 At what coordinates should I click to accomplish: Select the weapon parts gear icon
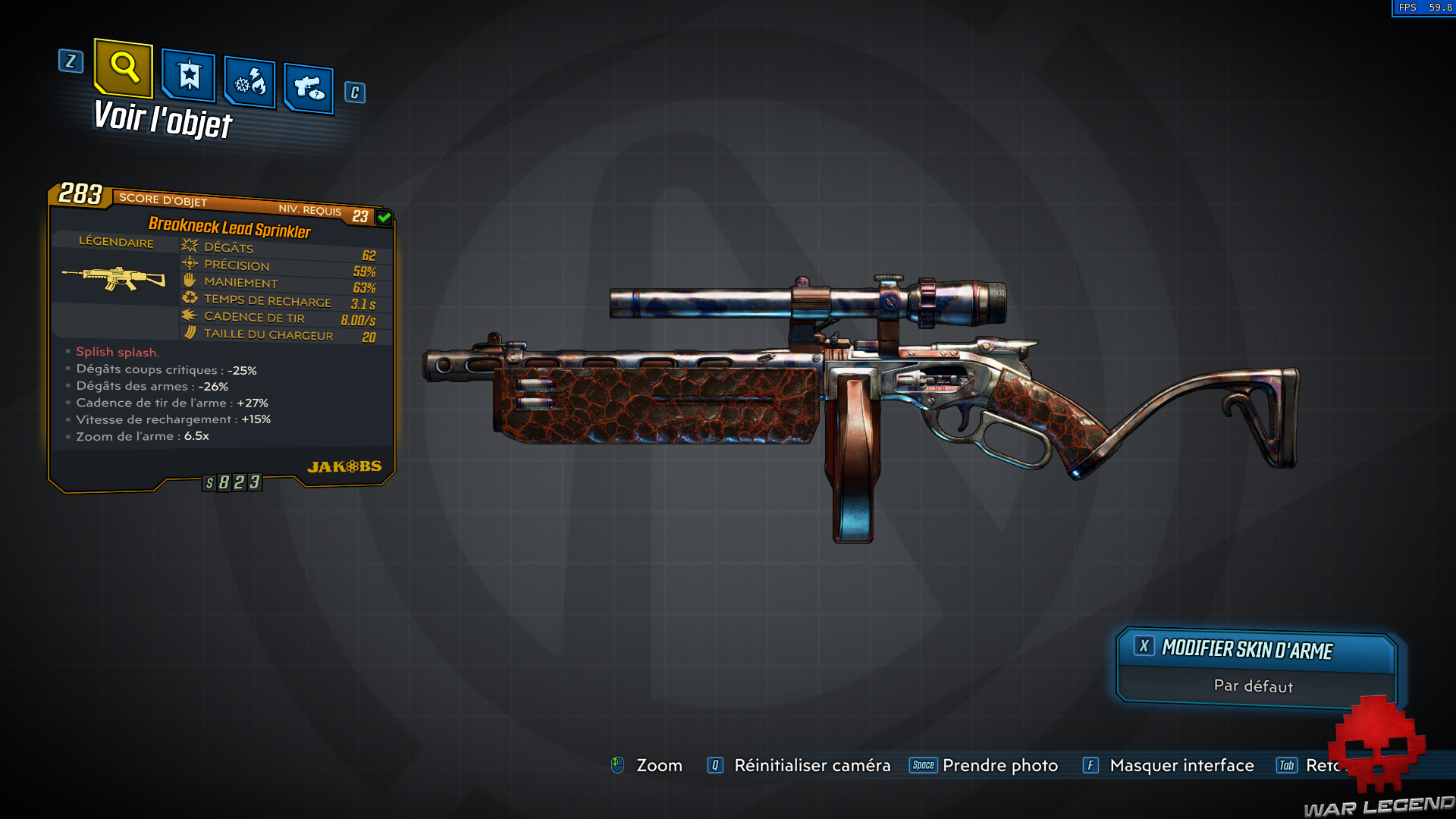(x=249, y=83)
